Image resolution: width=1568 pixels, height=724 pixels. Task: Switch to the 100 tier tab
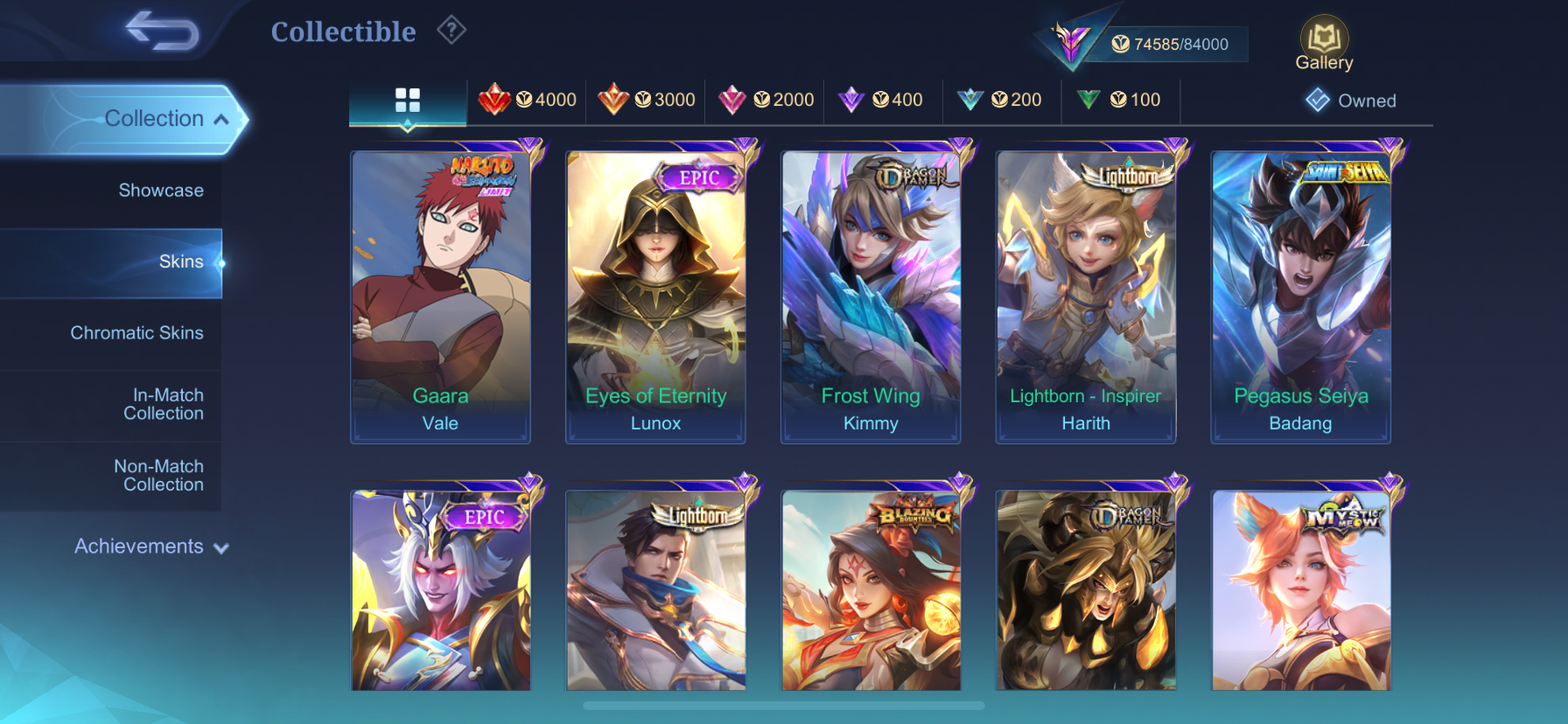[x=1119, y=101]
